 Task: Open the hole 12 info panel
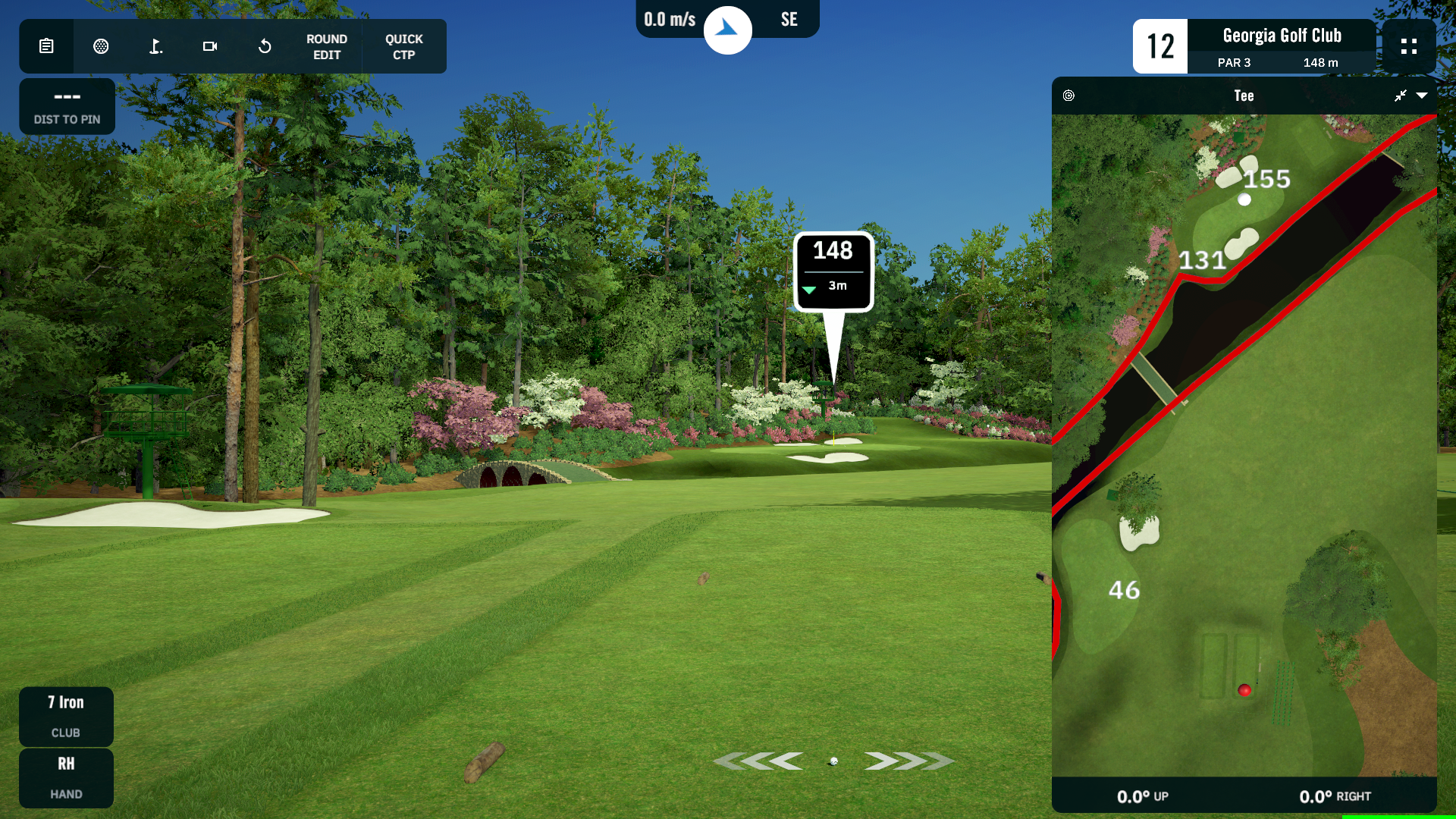(1254, 46)
